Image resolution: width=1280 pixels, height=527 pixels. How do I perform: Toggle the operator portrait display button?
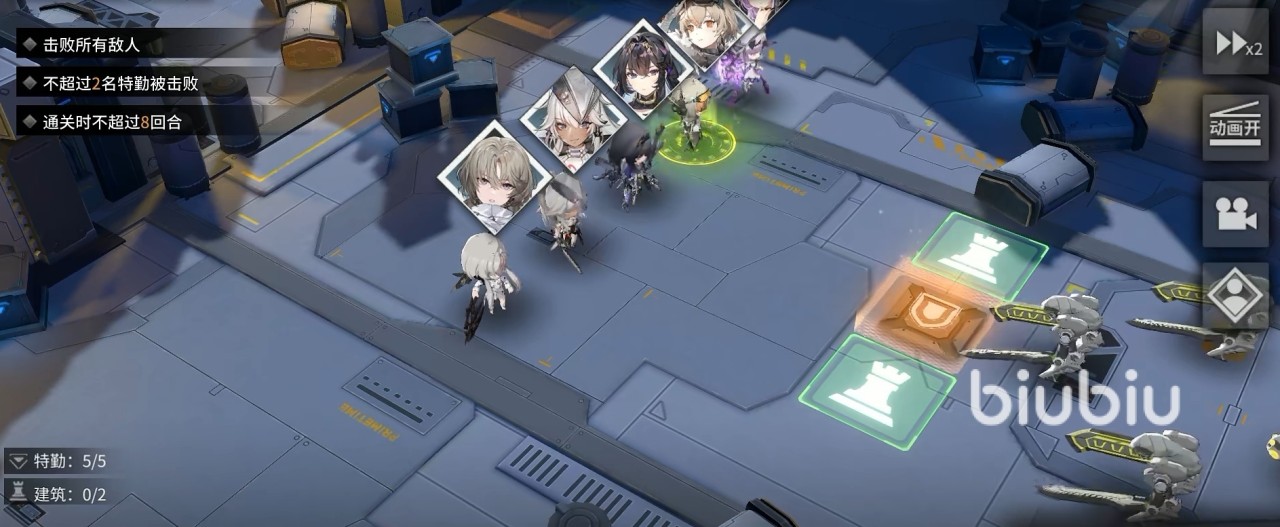point(1236,294)
